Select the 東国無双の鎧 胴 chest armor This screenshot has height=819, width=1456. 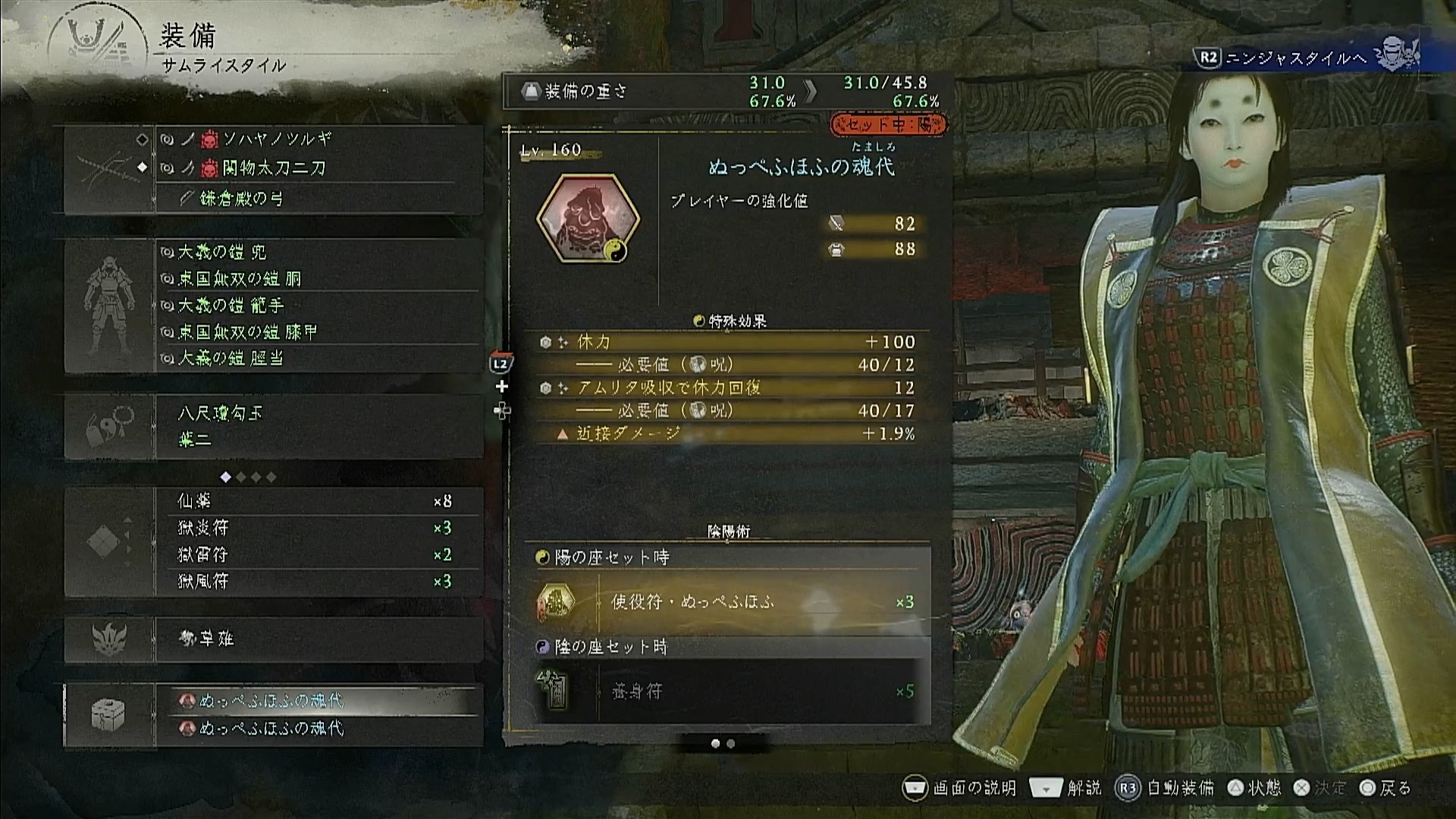click(240, 279)
